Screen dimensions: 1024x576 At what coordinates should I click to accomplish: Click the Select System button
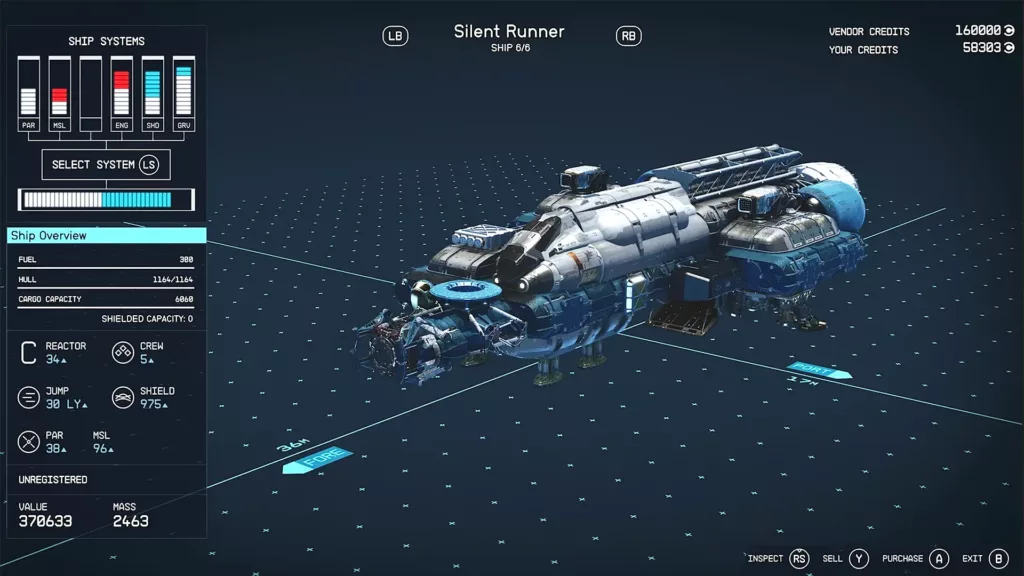pos(105,164)
